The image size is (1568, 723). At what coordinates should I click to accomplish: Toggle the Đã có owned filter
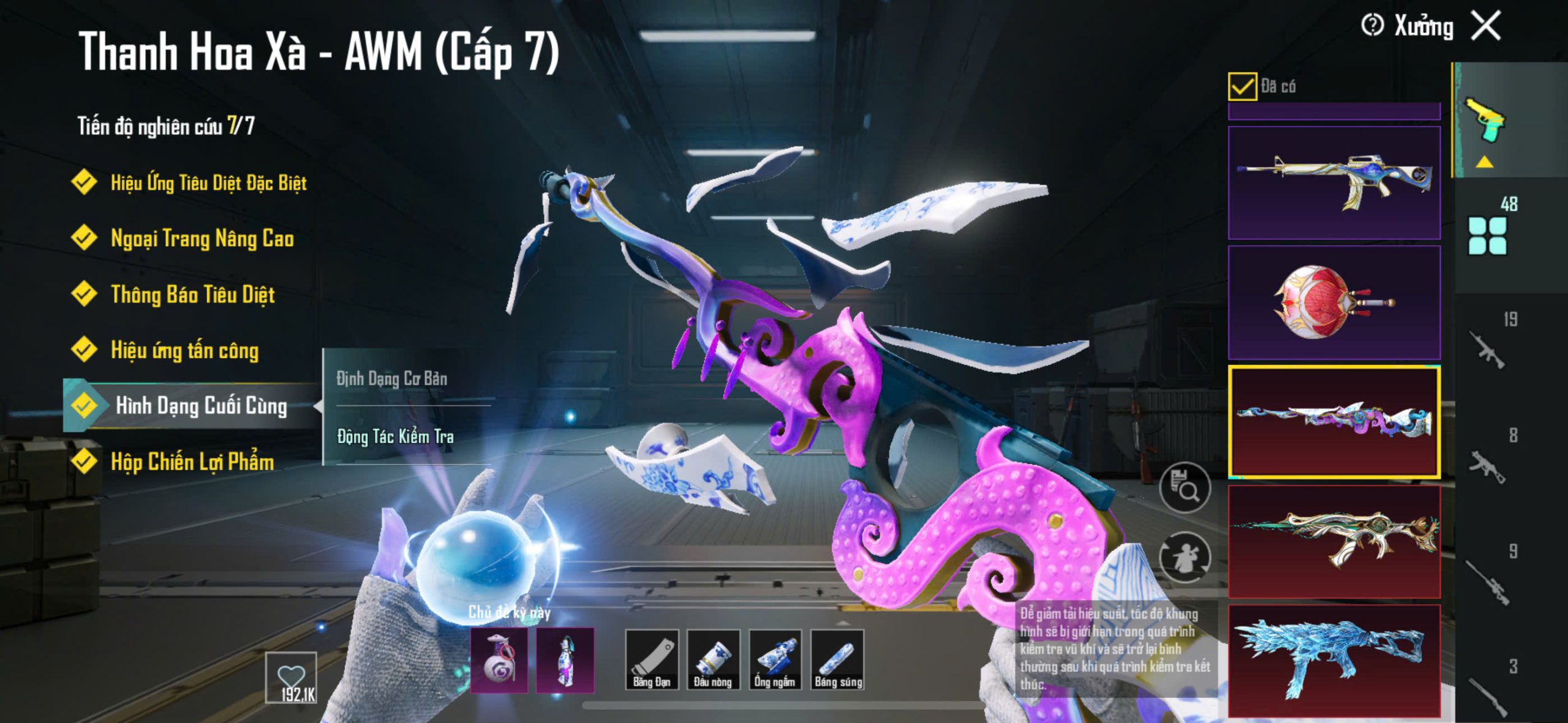(1242, 86)
